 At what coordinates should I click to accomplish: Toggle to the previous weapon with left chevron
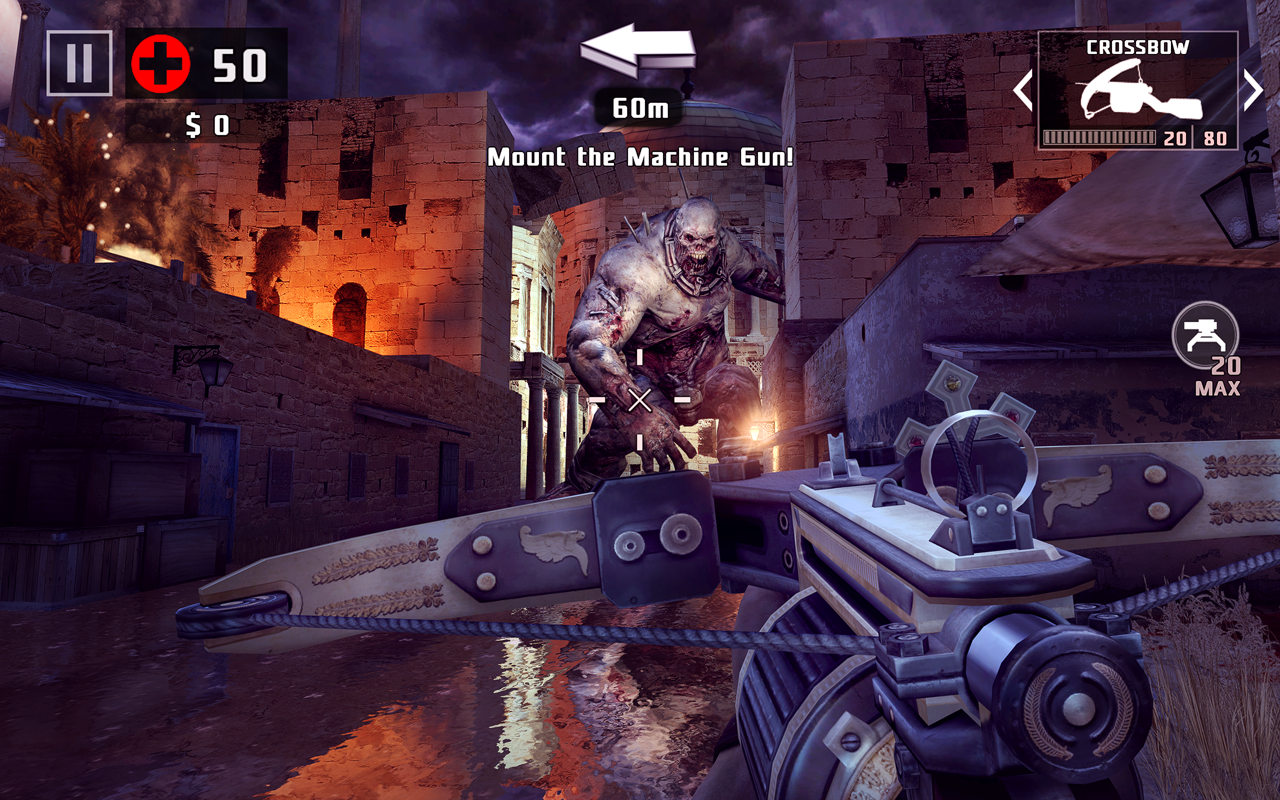pyautogui.click(x=1024, y=90)
